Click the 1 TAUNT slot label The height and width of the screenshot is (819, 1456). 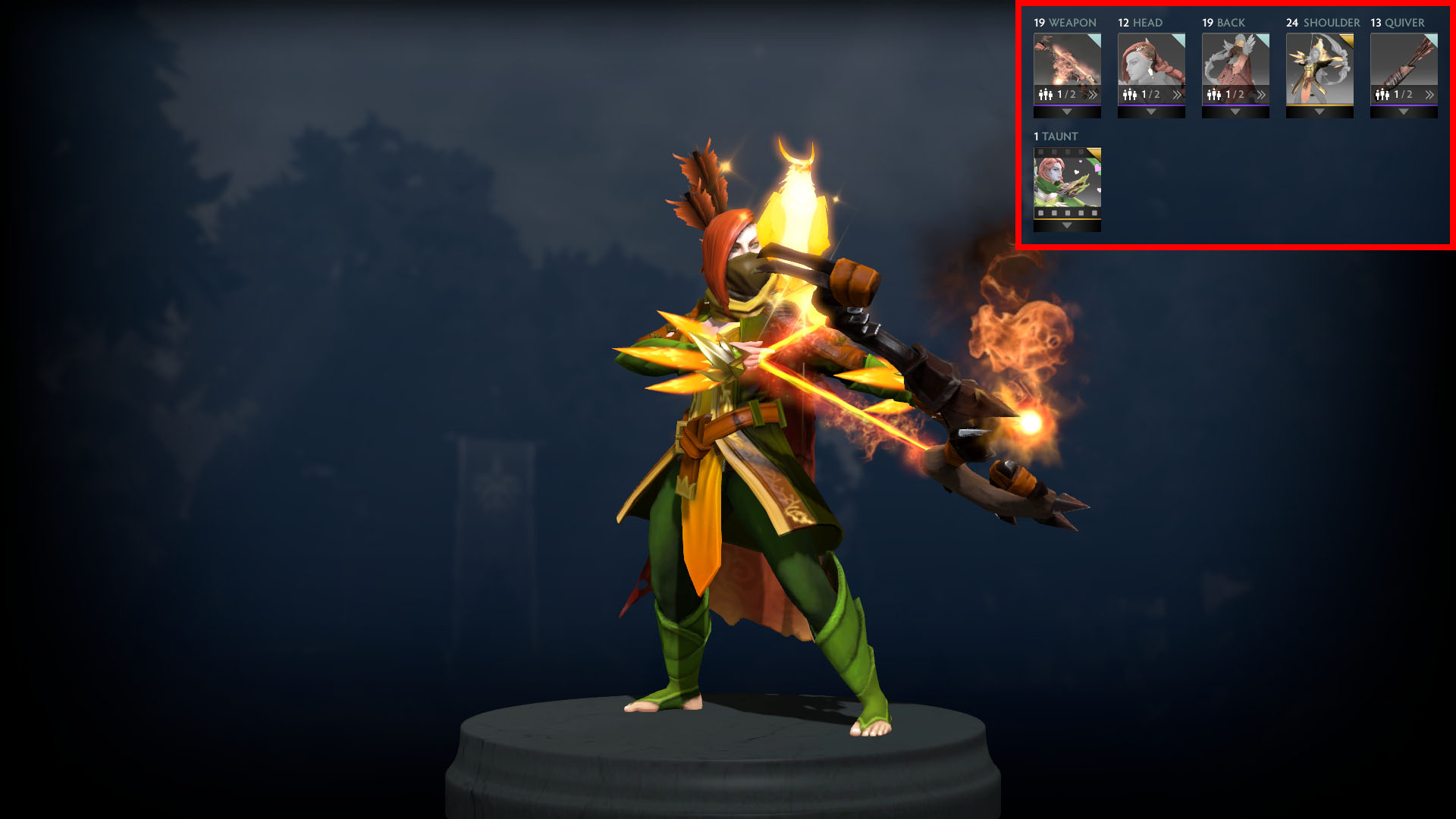(x=1053, y=137)
